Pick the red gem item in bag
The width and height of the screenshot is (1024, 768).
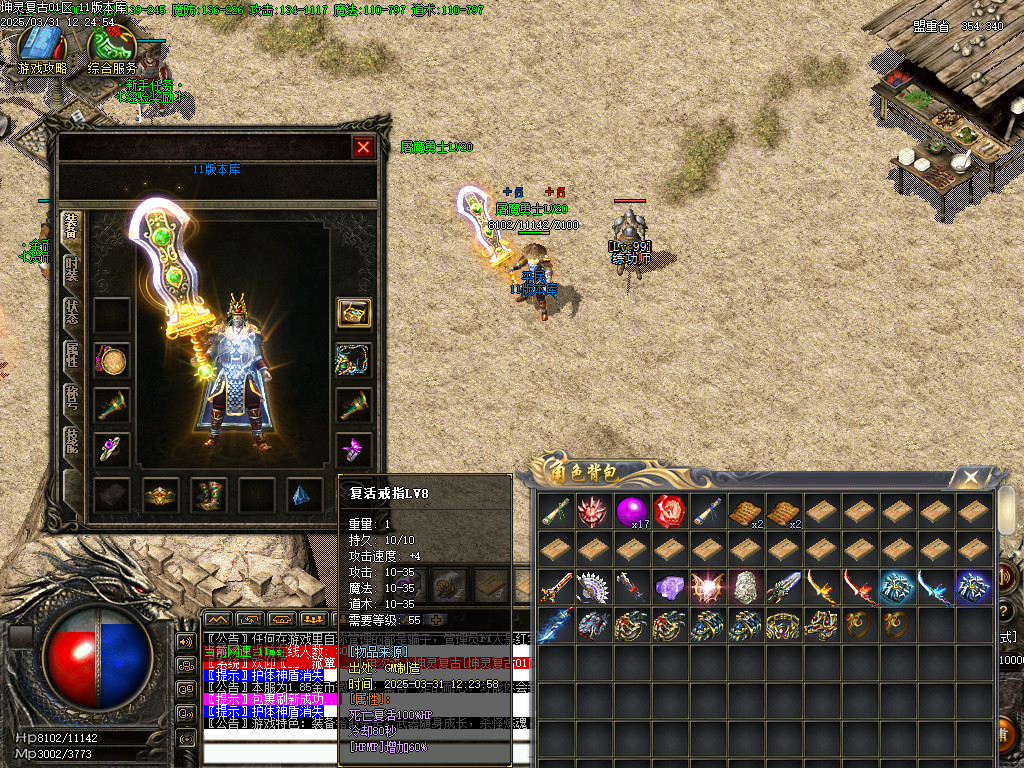tap(671, 511)
